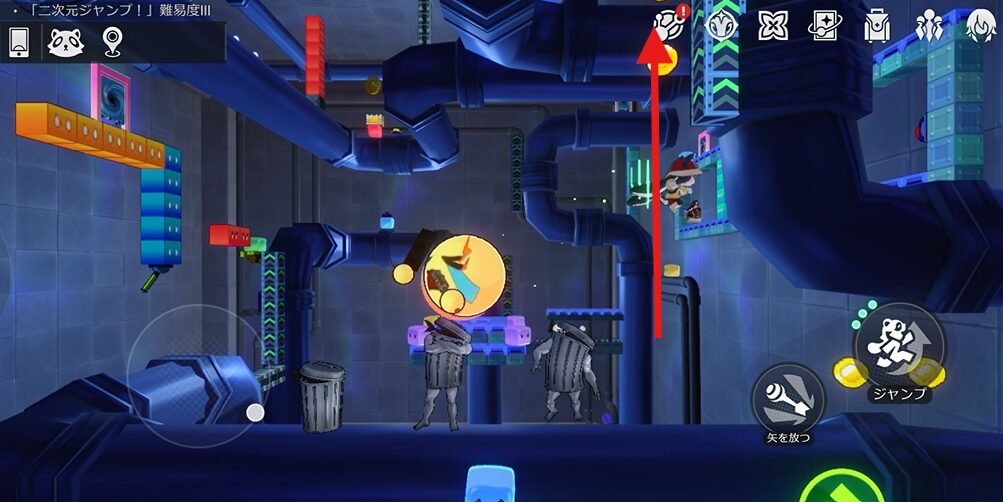
Task: Open the phone menu icon
Action: [18, 42]
